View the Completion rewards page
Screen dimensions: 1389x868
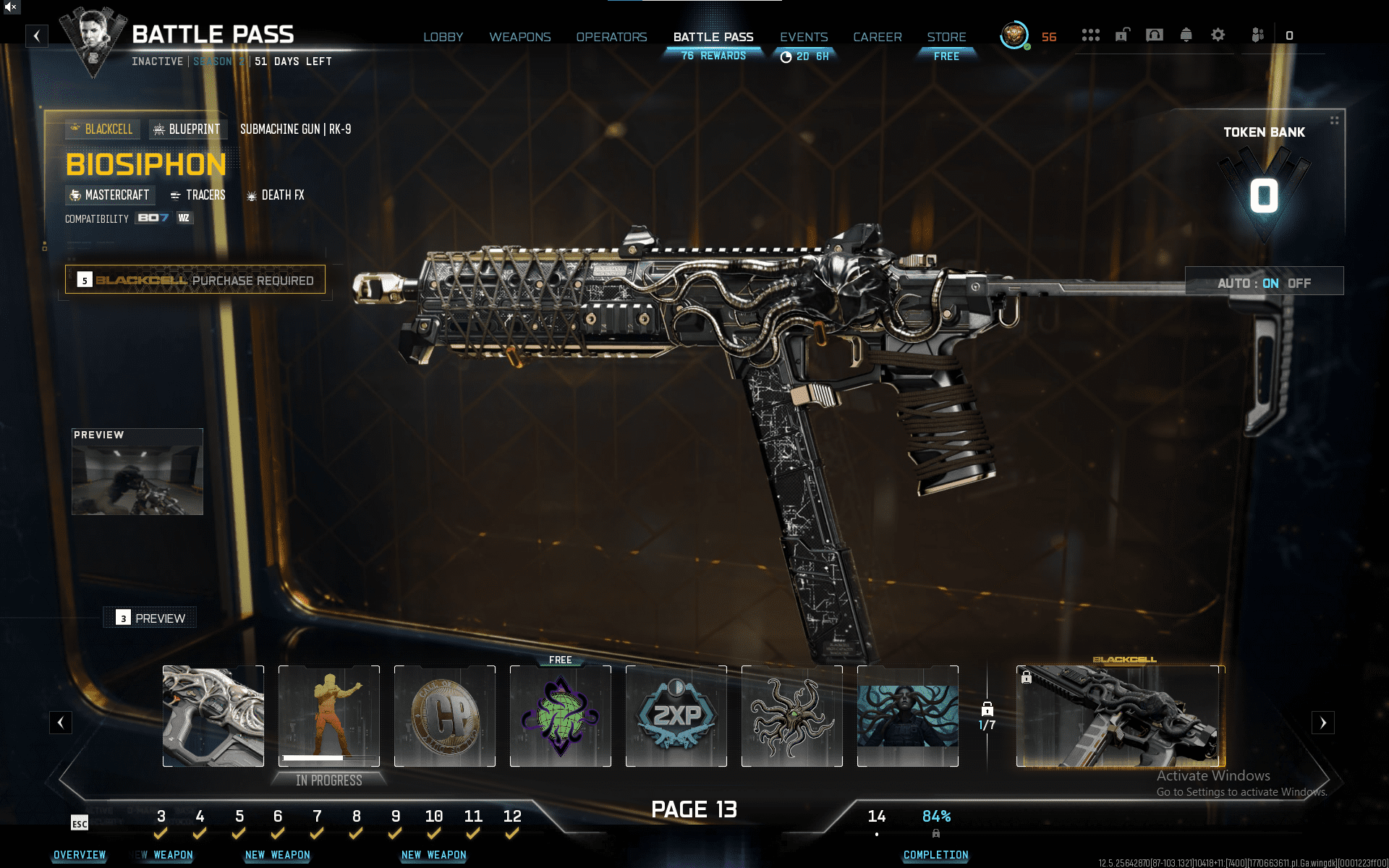935,855
